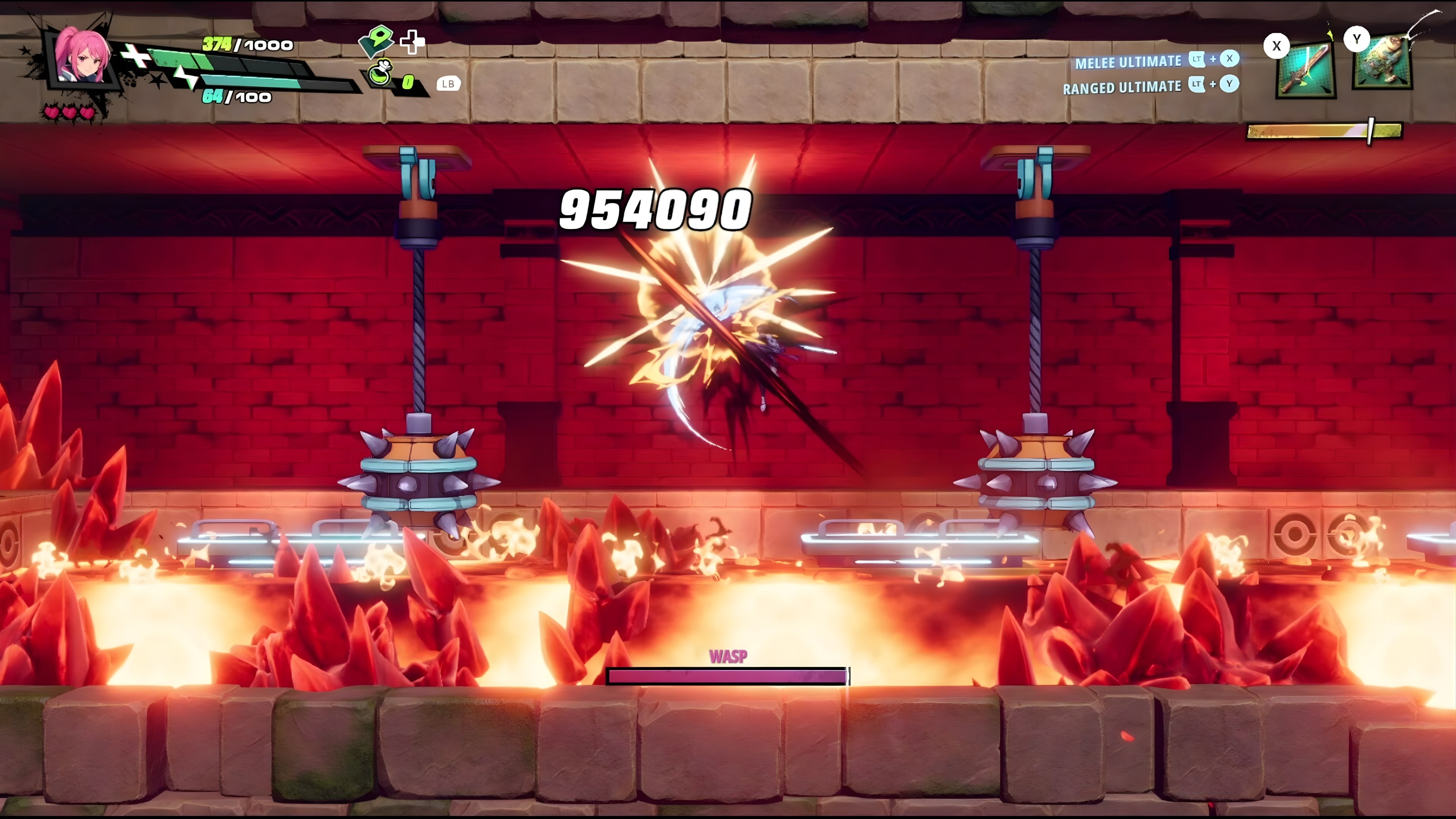Click the plus icon beside the map marker
The height and width of the screenshot is (819, 1456).
[413, 43]
